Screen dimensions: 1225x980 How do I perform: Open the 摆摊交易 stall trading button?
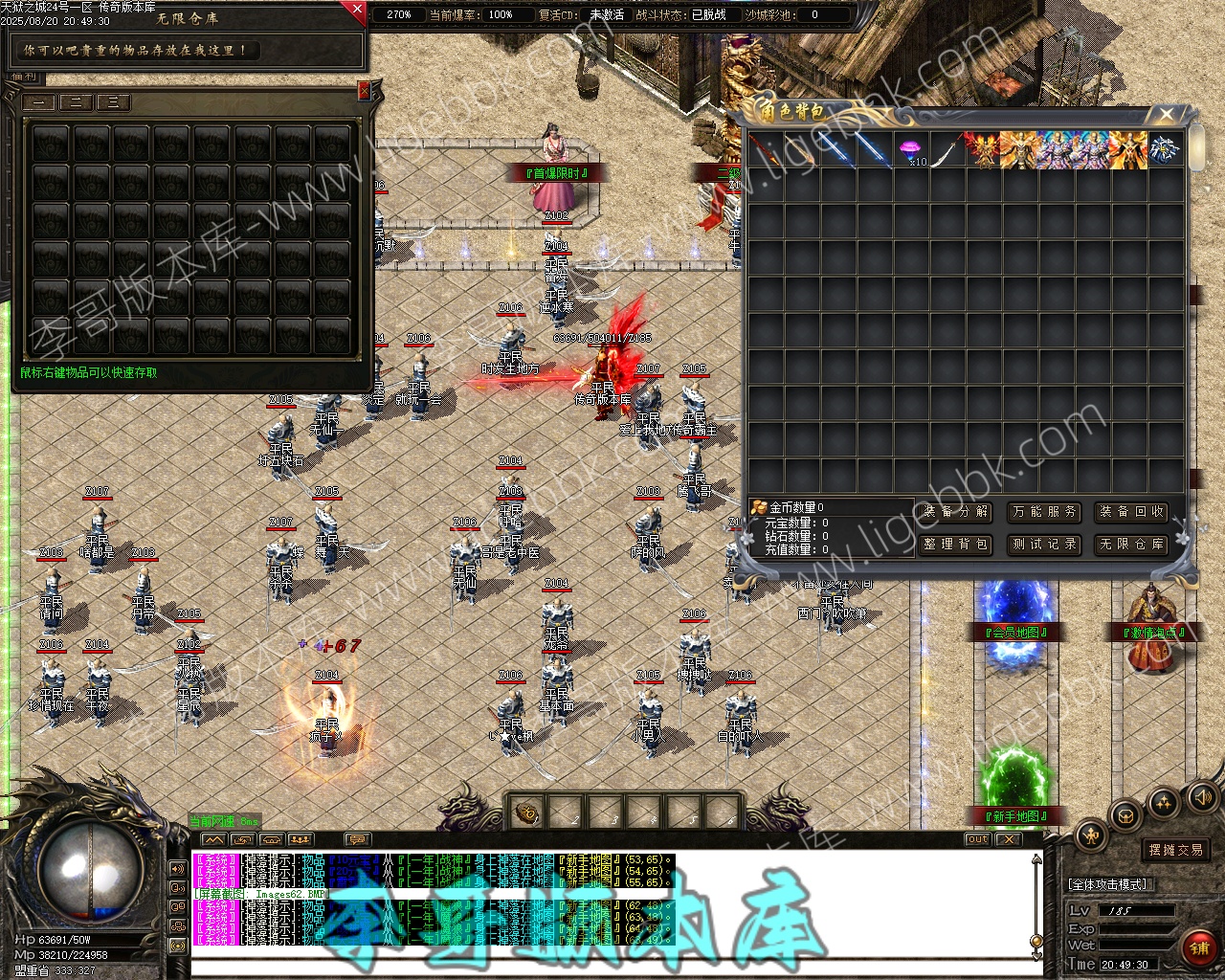point(1176,850)
